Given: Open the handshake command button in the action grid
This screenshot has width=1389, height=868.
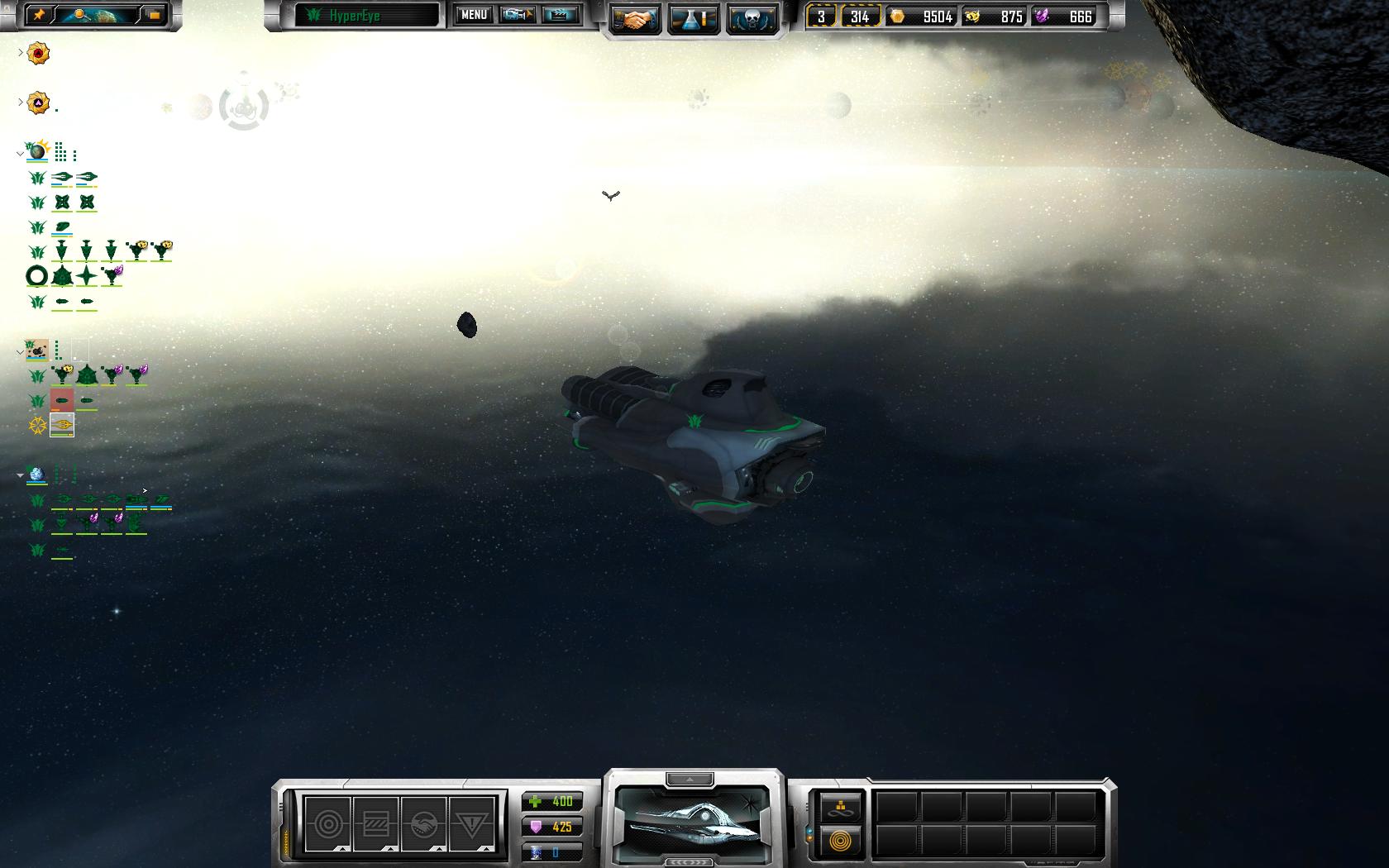Looking at the screenshot, I should tap(423, 823).
